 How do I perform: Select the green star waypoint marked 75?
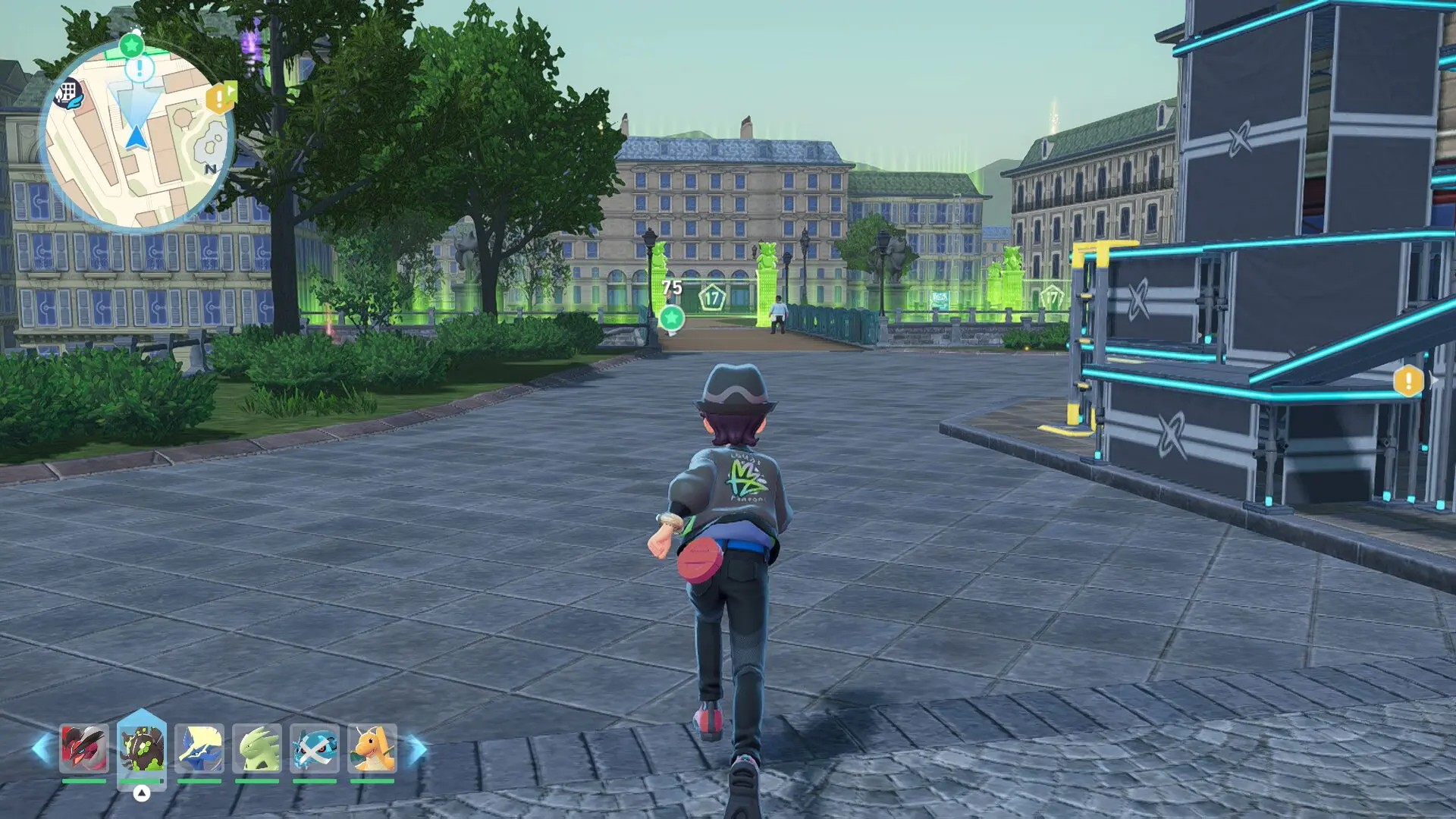671,317
